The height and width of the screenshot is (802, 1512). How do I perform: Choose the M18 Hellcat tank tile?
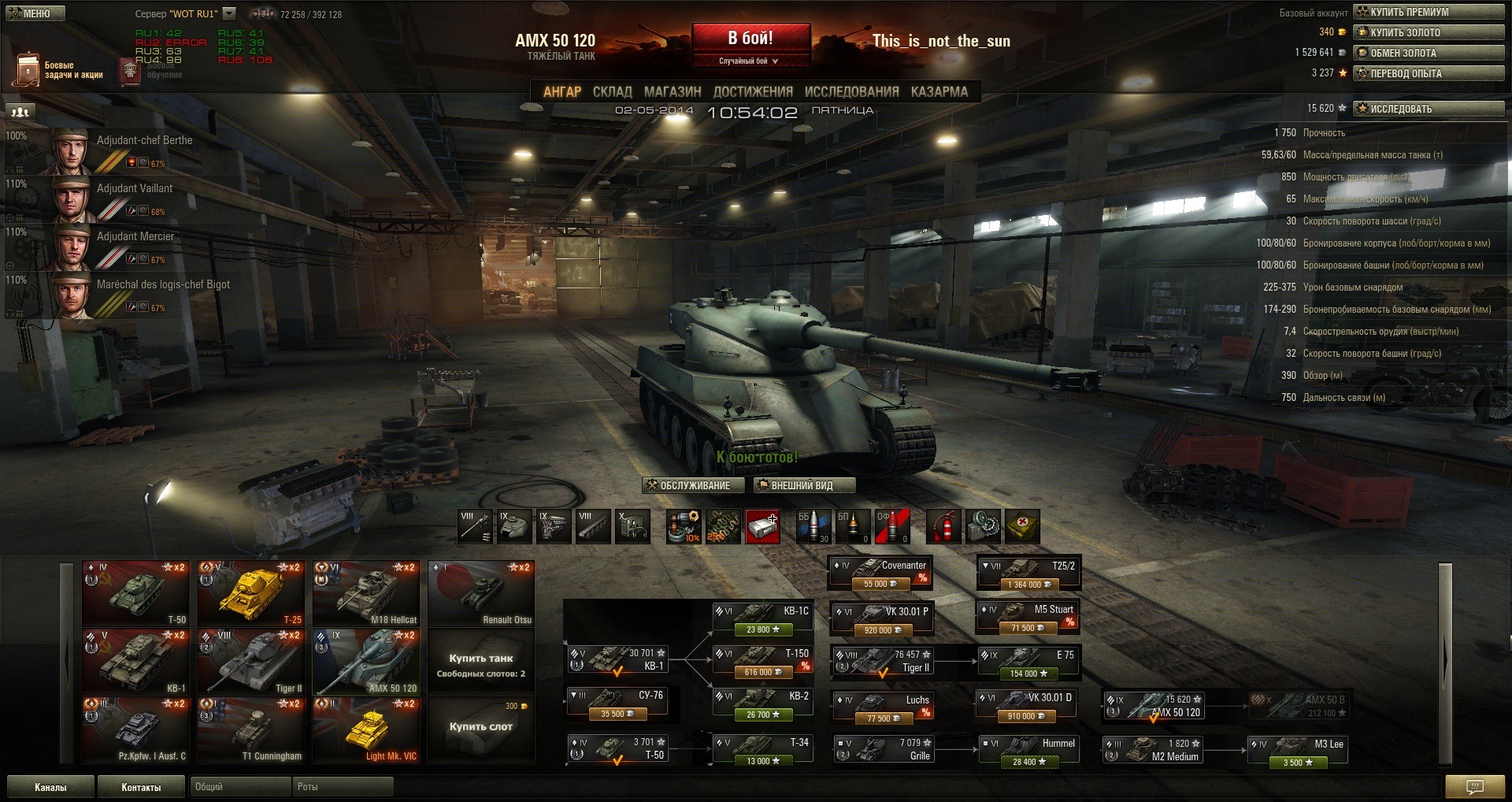[x=366, y=592]
